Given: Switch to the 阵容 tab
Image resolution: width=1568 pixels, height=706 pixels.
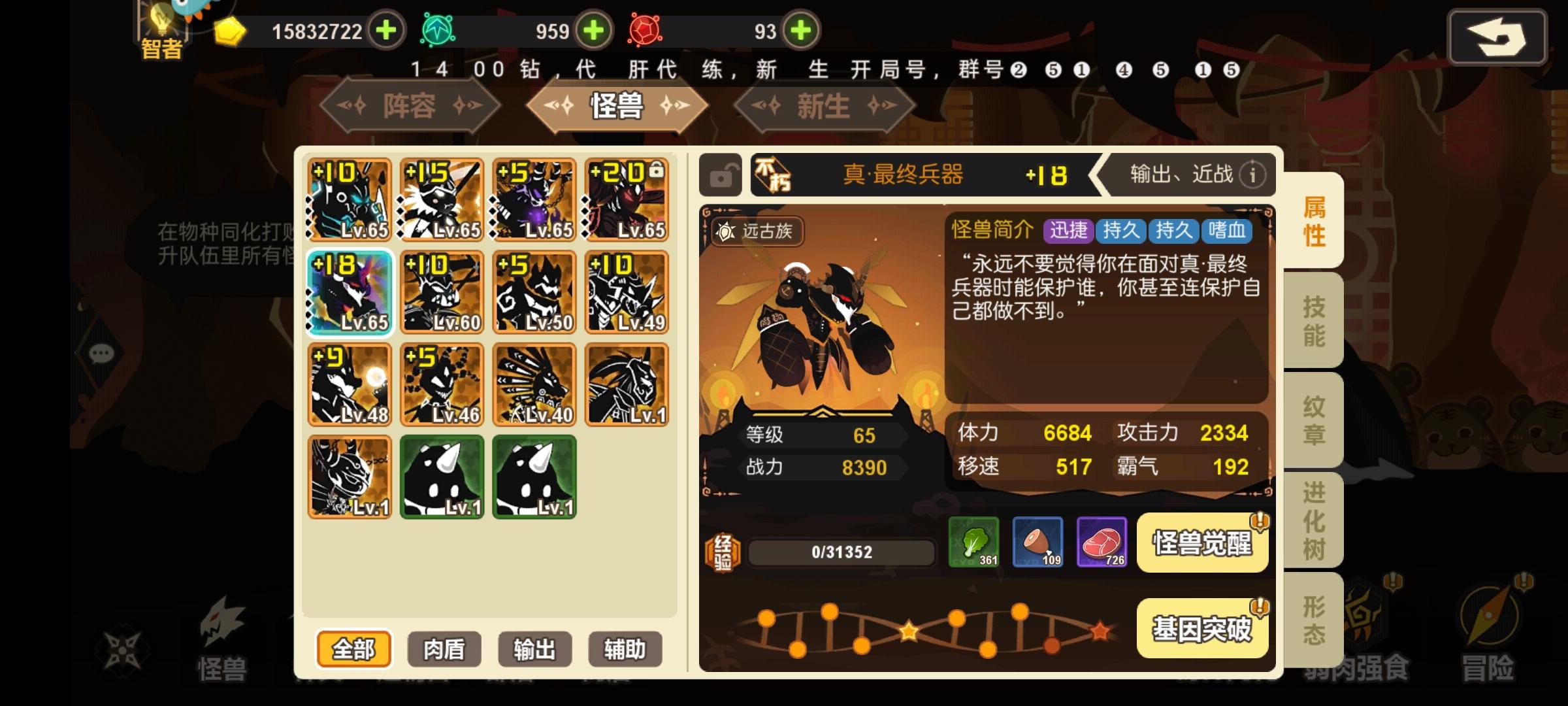Looking at the screenshot, I should [x=410, y=107].
